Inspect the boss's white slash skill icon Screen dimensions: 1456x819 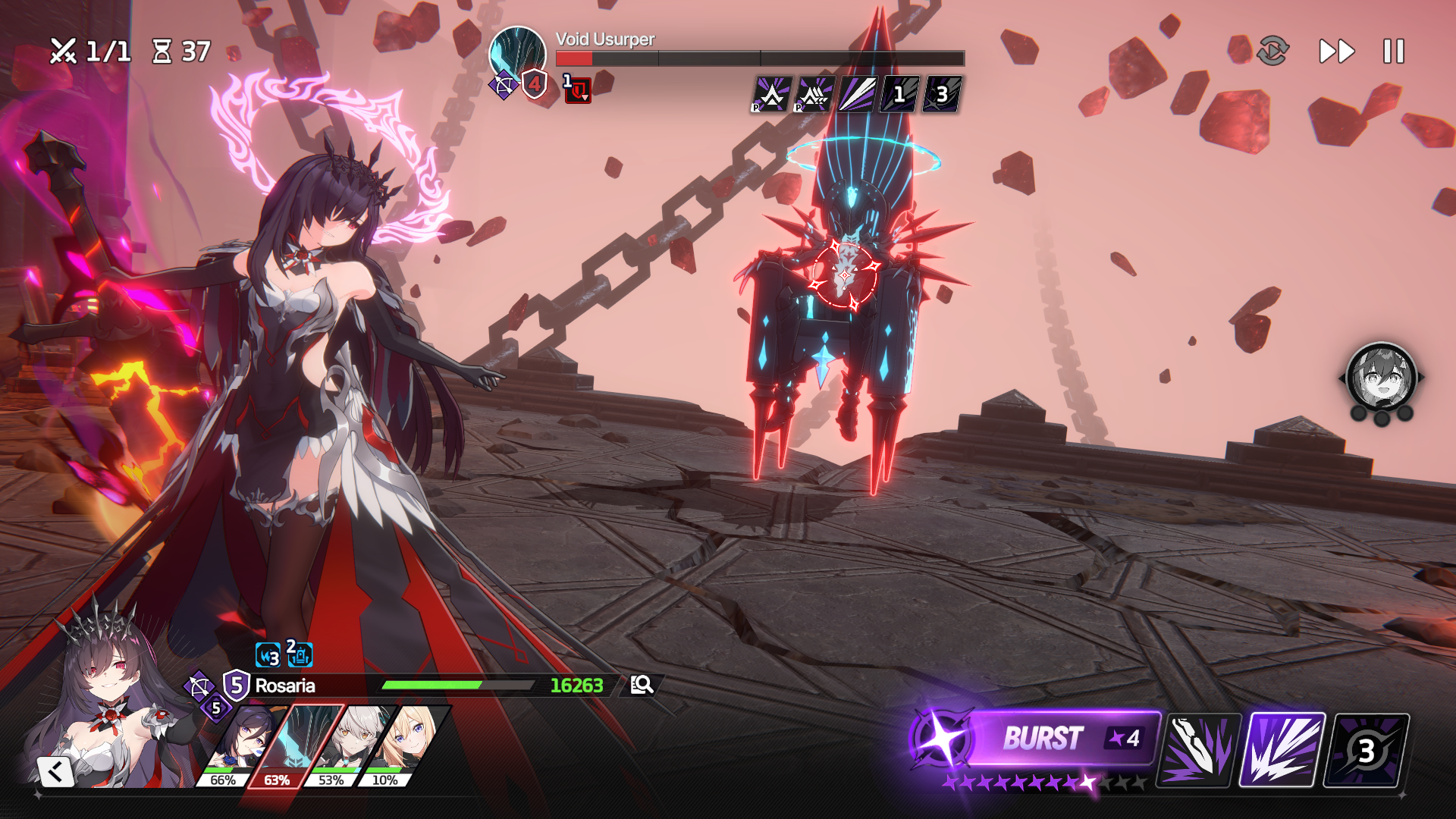click(x=857, y=95)
